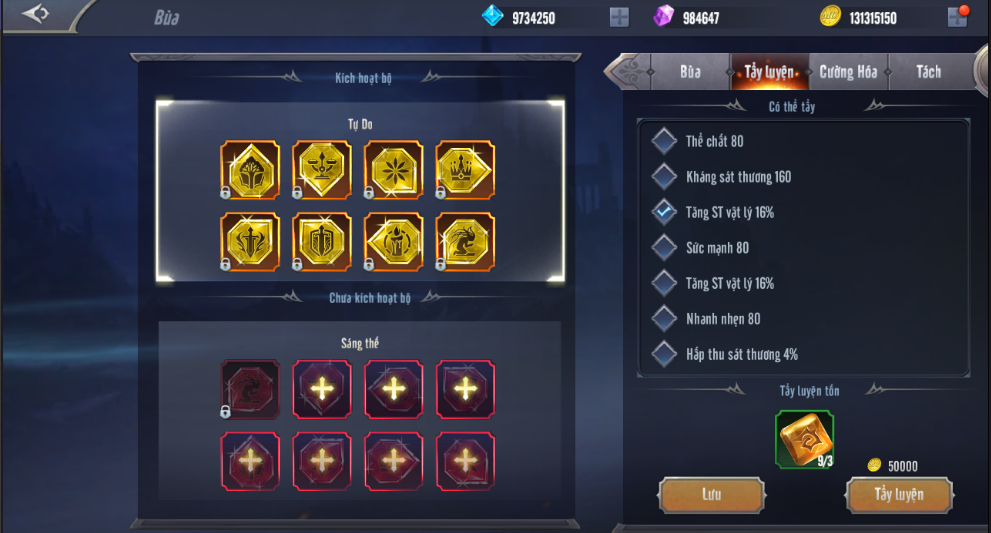Viewport: 991px width, 533px height.
Task: Click the locked dark red Sáng thế rune
Action: coord(250,388)
